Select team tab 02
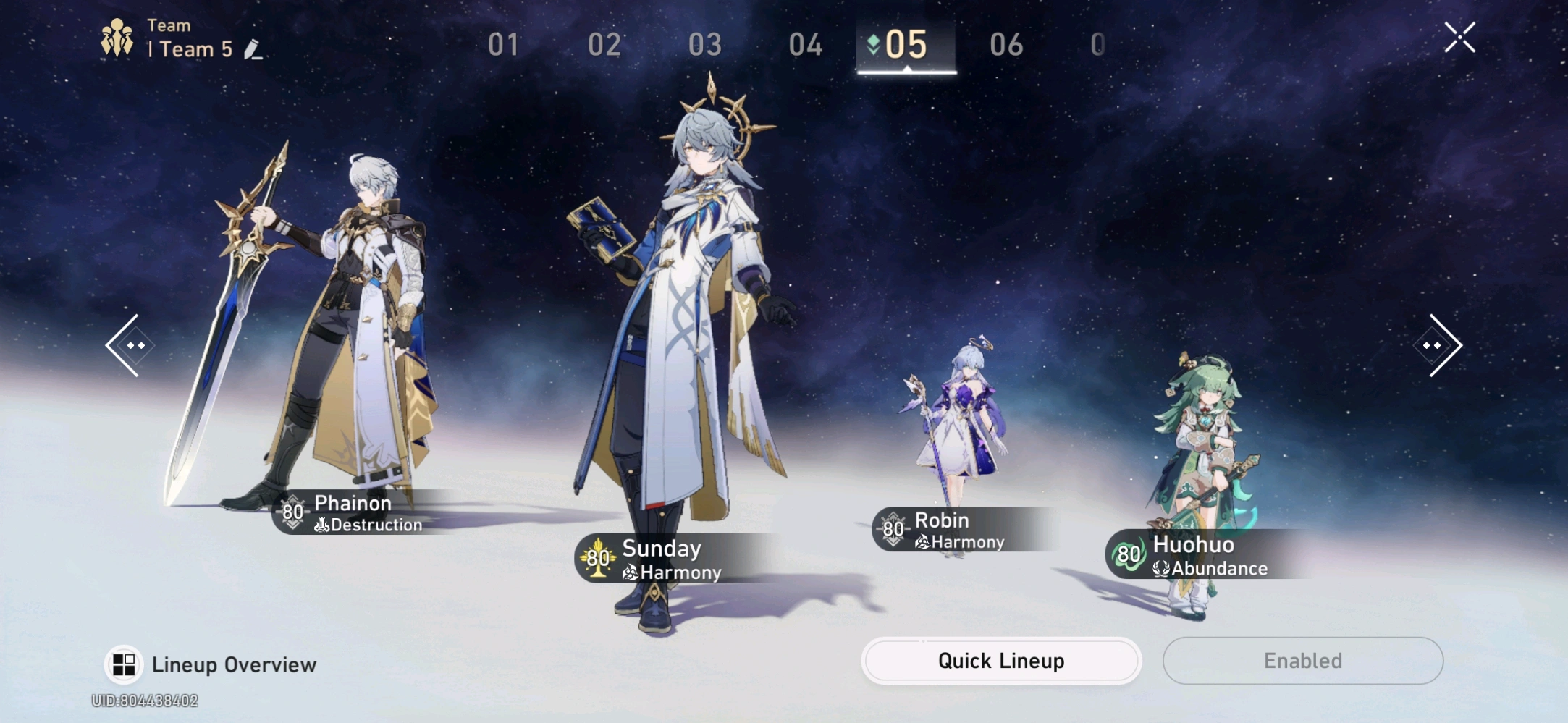 604,45
